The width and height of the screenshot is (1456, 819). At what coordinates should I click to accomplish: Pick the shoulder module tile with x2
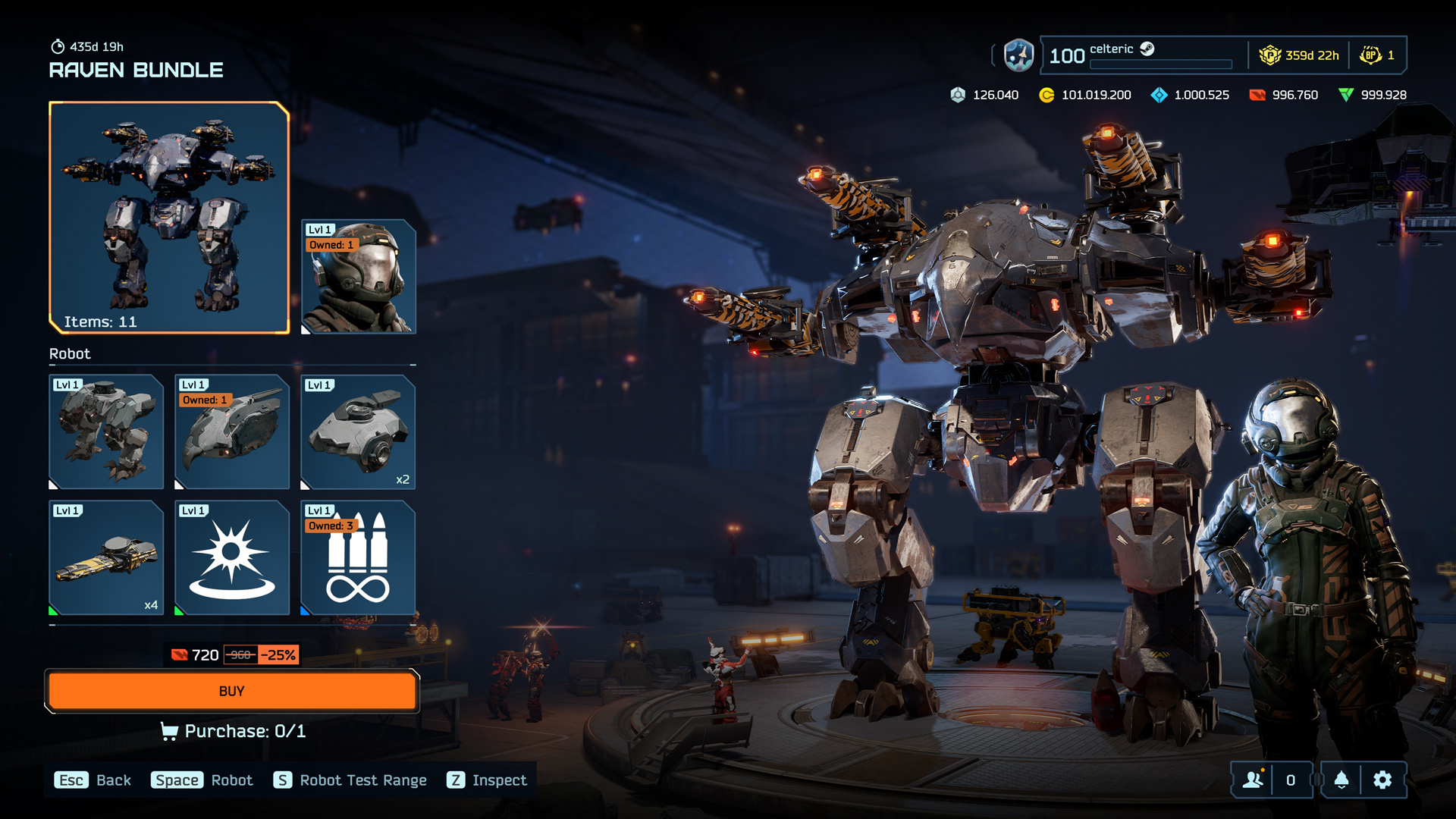click(359, 432)
